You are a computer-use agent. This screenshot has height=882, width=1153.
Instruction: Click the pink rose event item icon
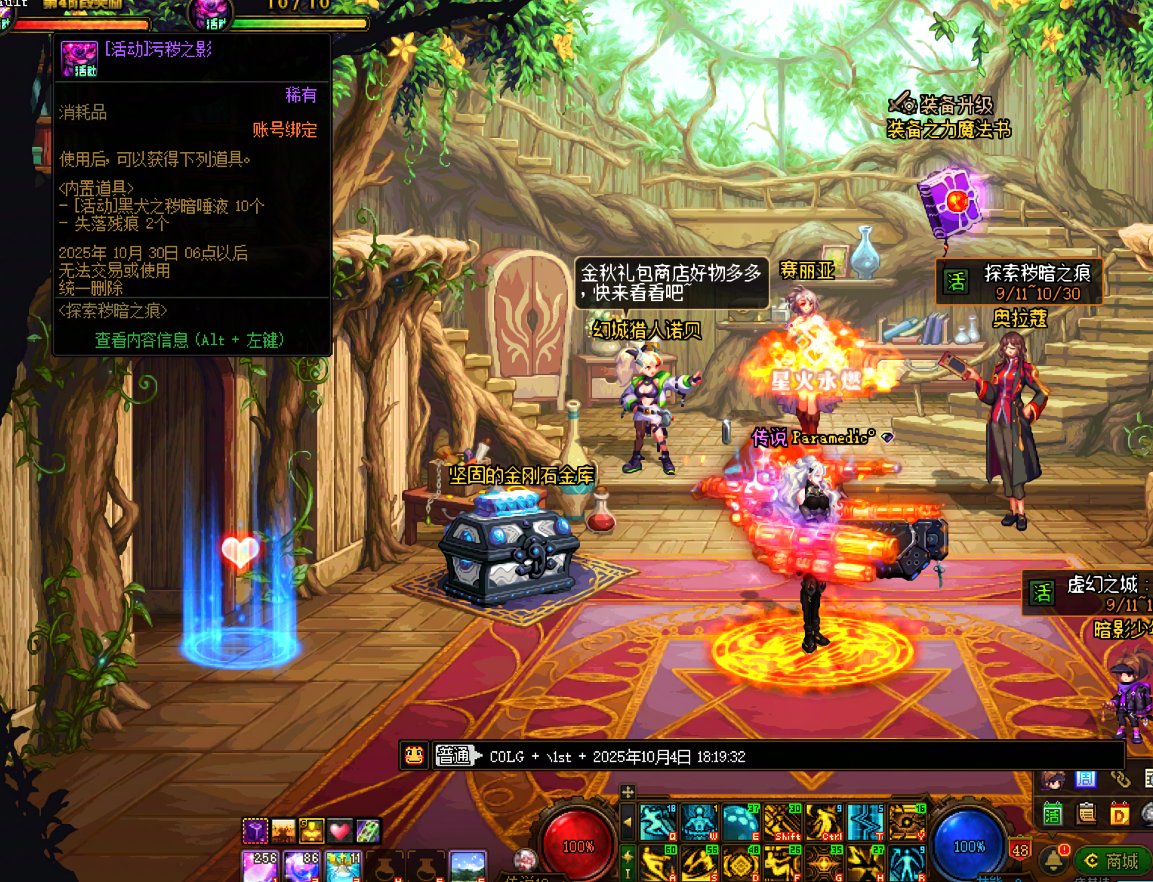78,58
